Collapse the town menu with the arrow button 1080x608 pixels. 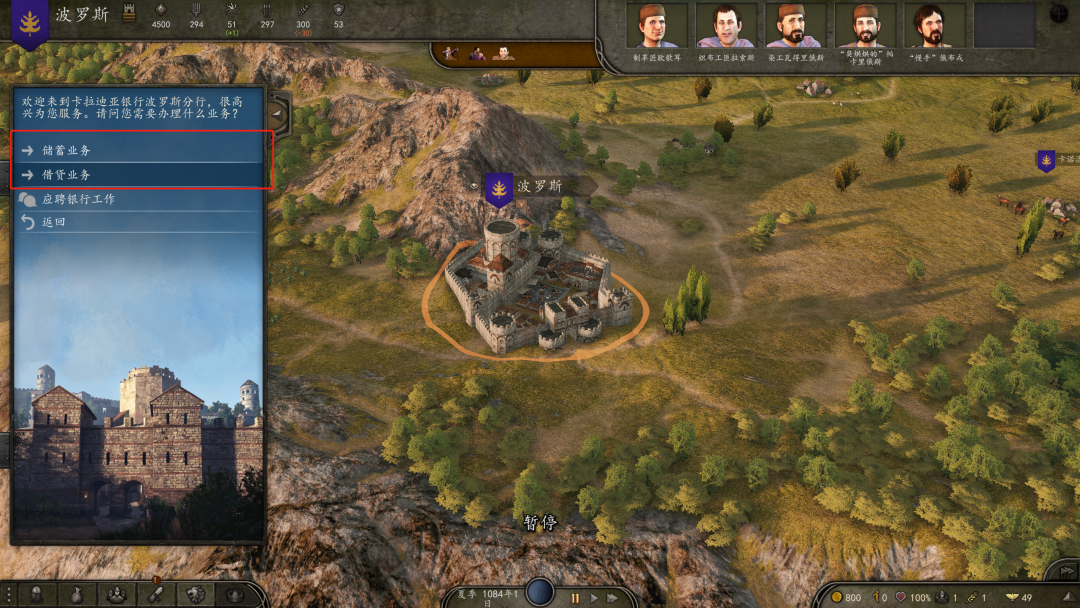(277, 115)
